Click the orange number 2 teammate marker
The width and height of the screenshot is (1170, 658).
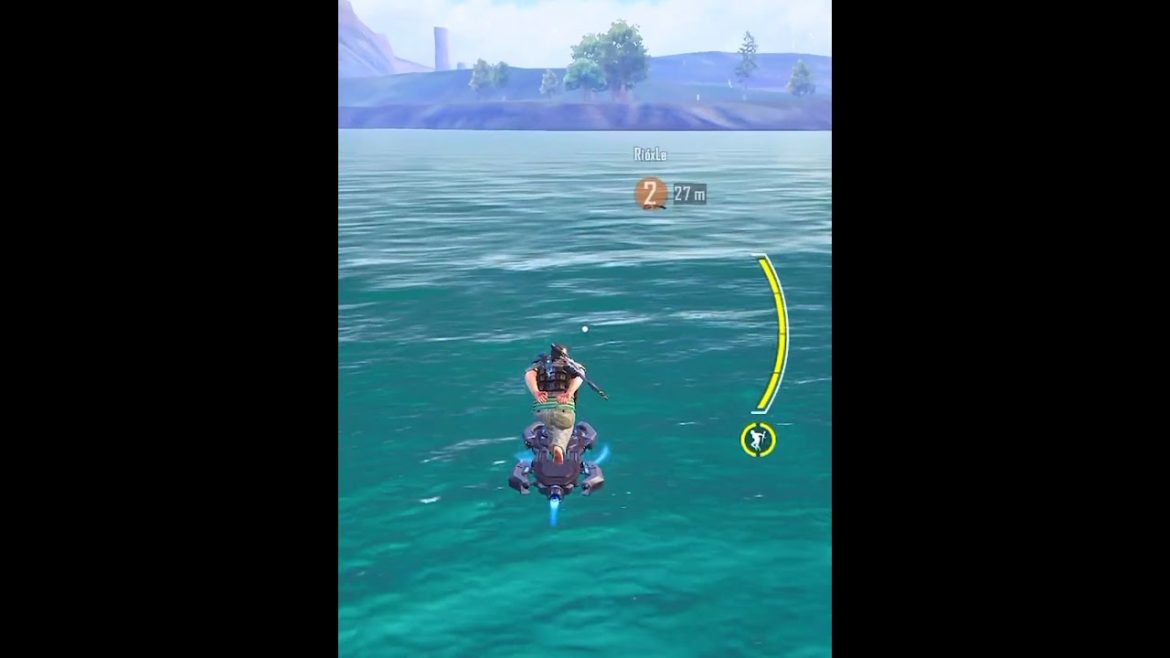click(x=651, y=193)
